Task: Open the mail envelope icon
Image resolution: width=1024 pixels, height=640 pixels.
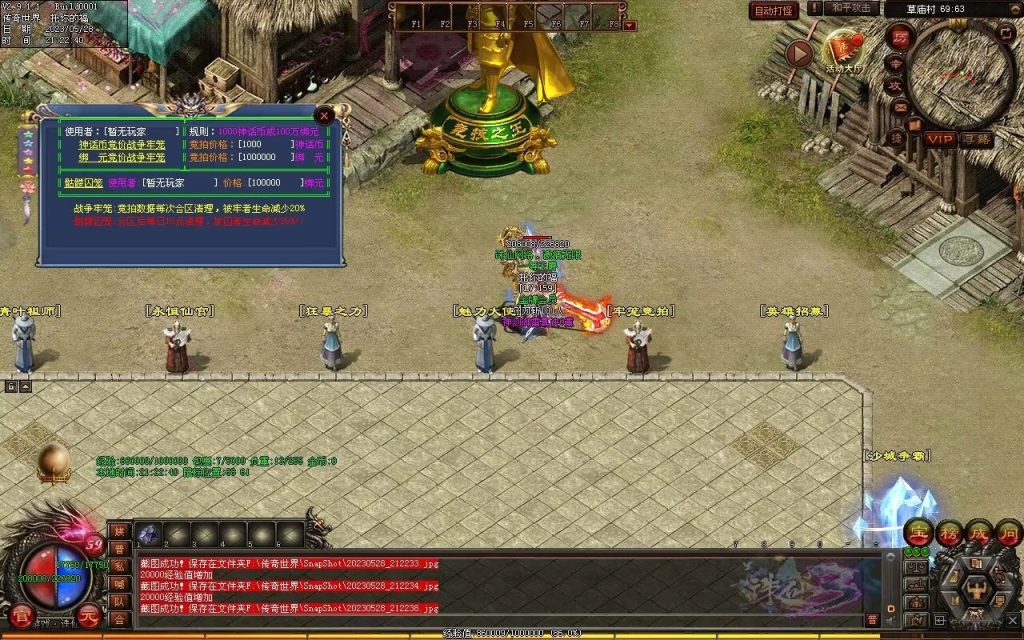Action: pyautogui.click(x=901, y=105)
